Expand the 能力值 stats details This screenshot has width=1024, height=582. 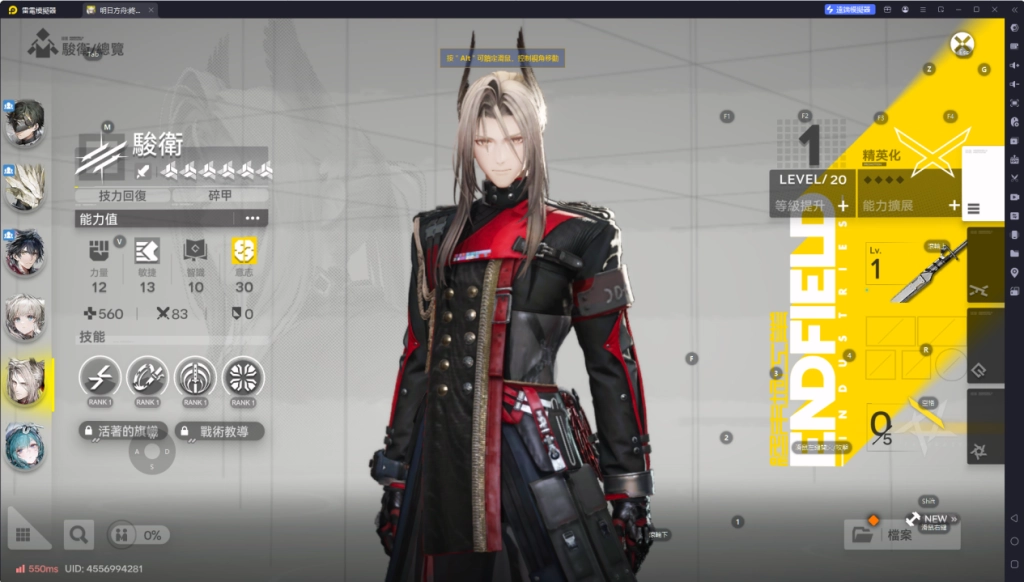[252, 218]
